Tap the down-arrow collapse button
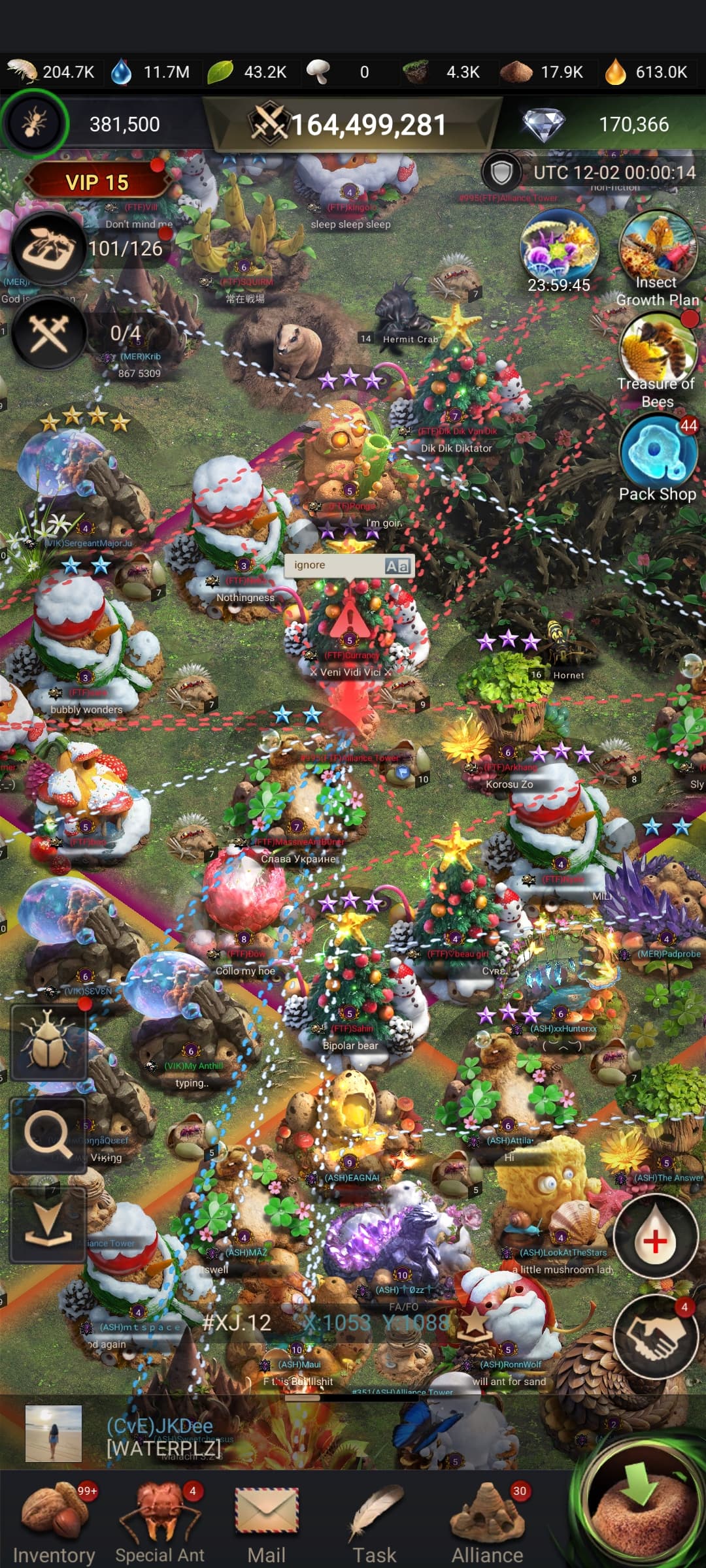Image resolution: width=706 pixels, height=1568 pixels. click(x=48, y=1226)
